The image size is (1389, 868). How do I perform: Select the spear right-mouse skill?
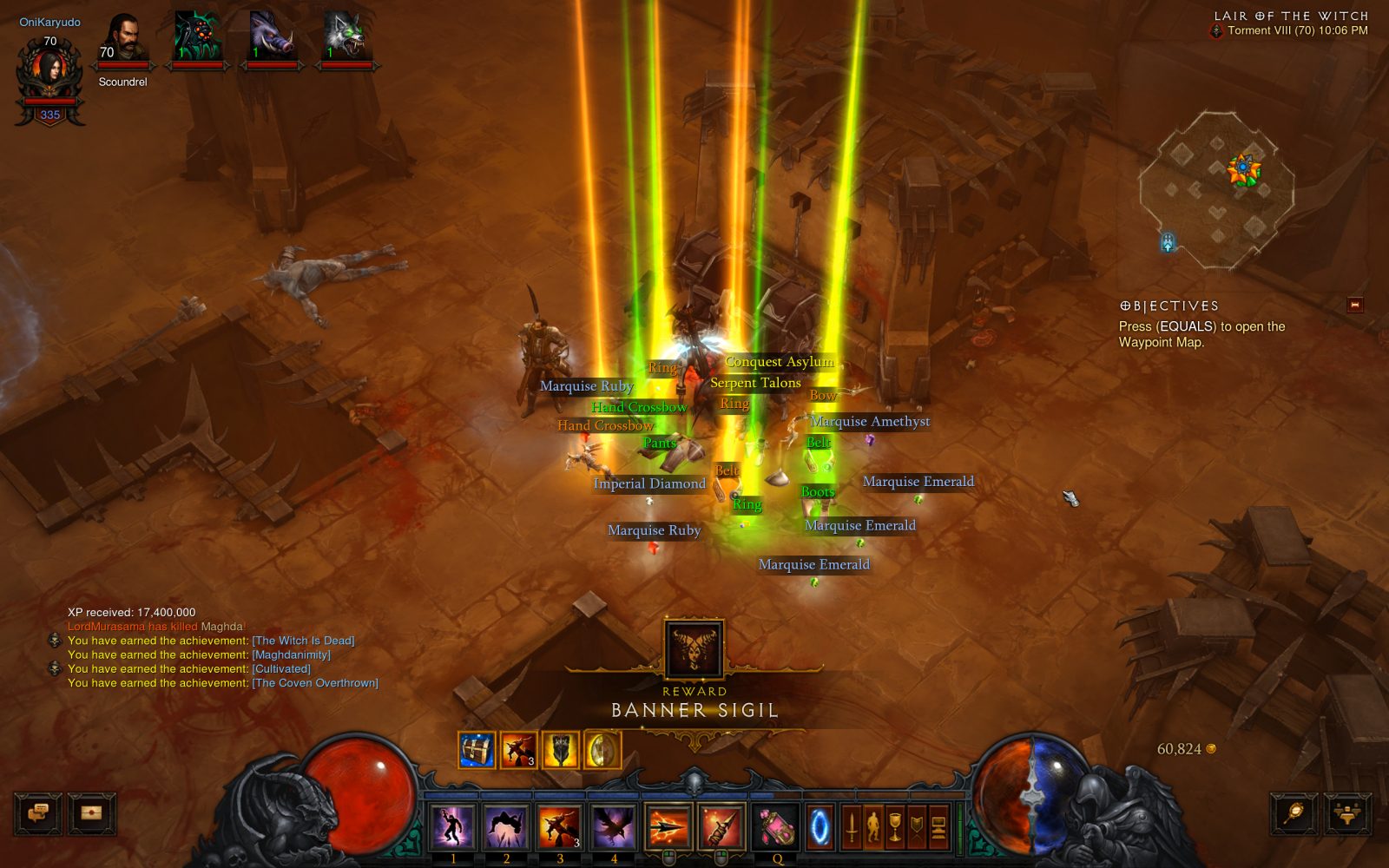pyautogui.click(x=721, y=825)
